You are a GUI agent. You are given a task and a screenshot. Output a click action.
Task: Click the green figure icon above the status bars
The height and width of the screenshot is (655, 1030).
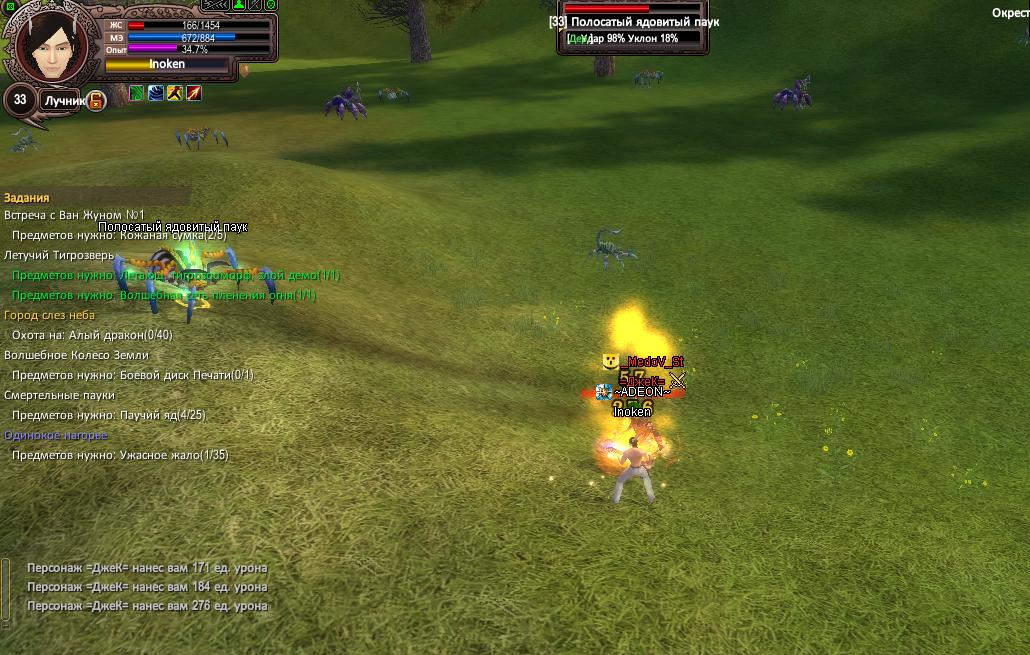(238, 5)
